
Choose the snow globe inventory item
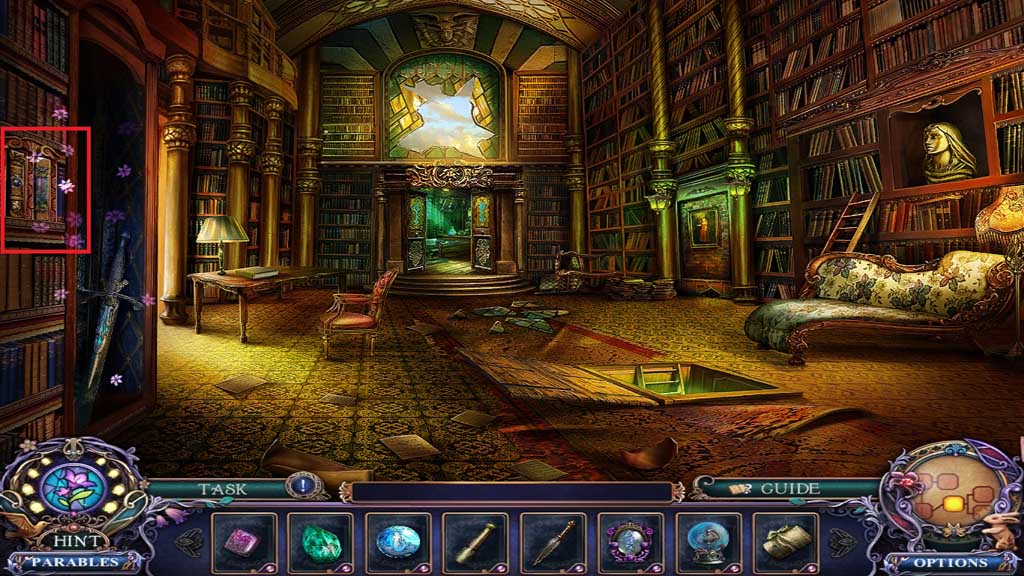pos(708,543)
